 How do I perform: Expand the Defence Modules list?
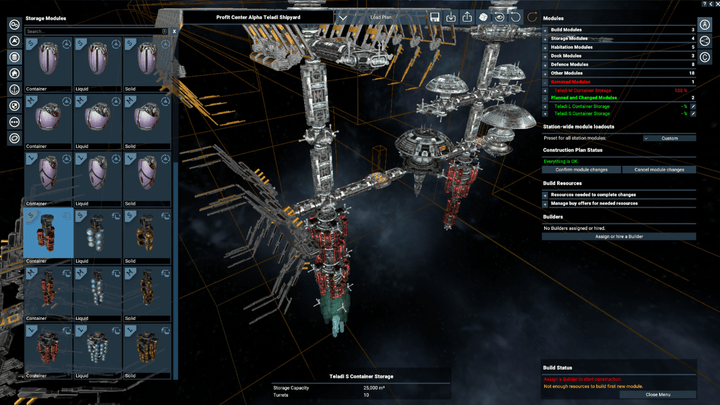pyautogui.click(x=546, y=64)
